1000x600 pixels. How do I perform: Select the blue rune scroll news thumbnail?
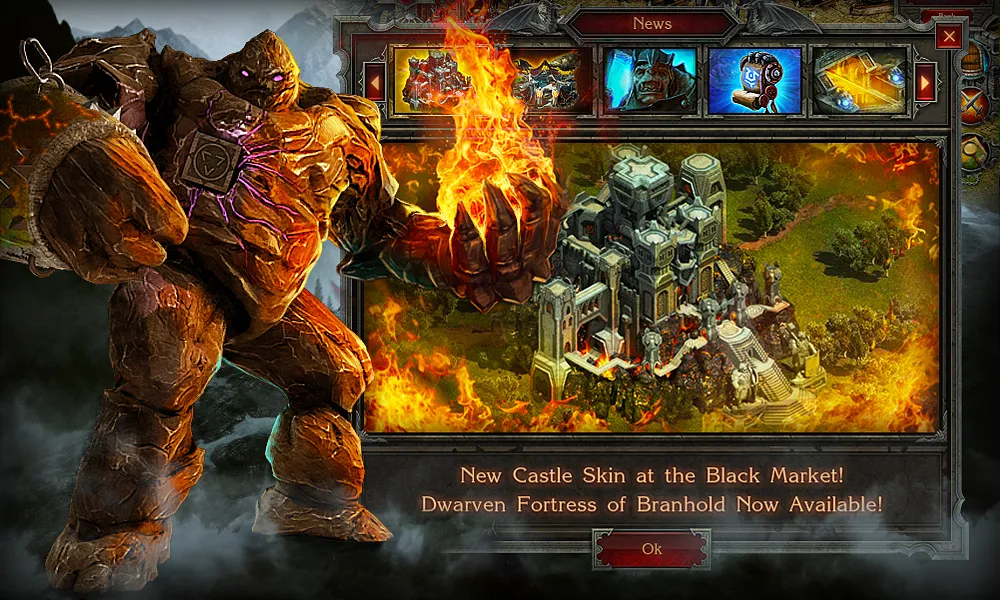(x=755, y=80)
